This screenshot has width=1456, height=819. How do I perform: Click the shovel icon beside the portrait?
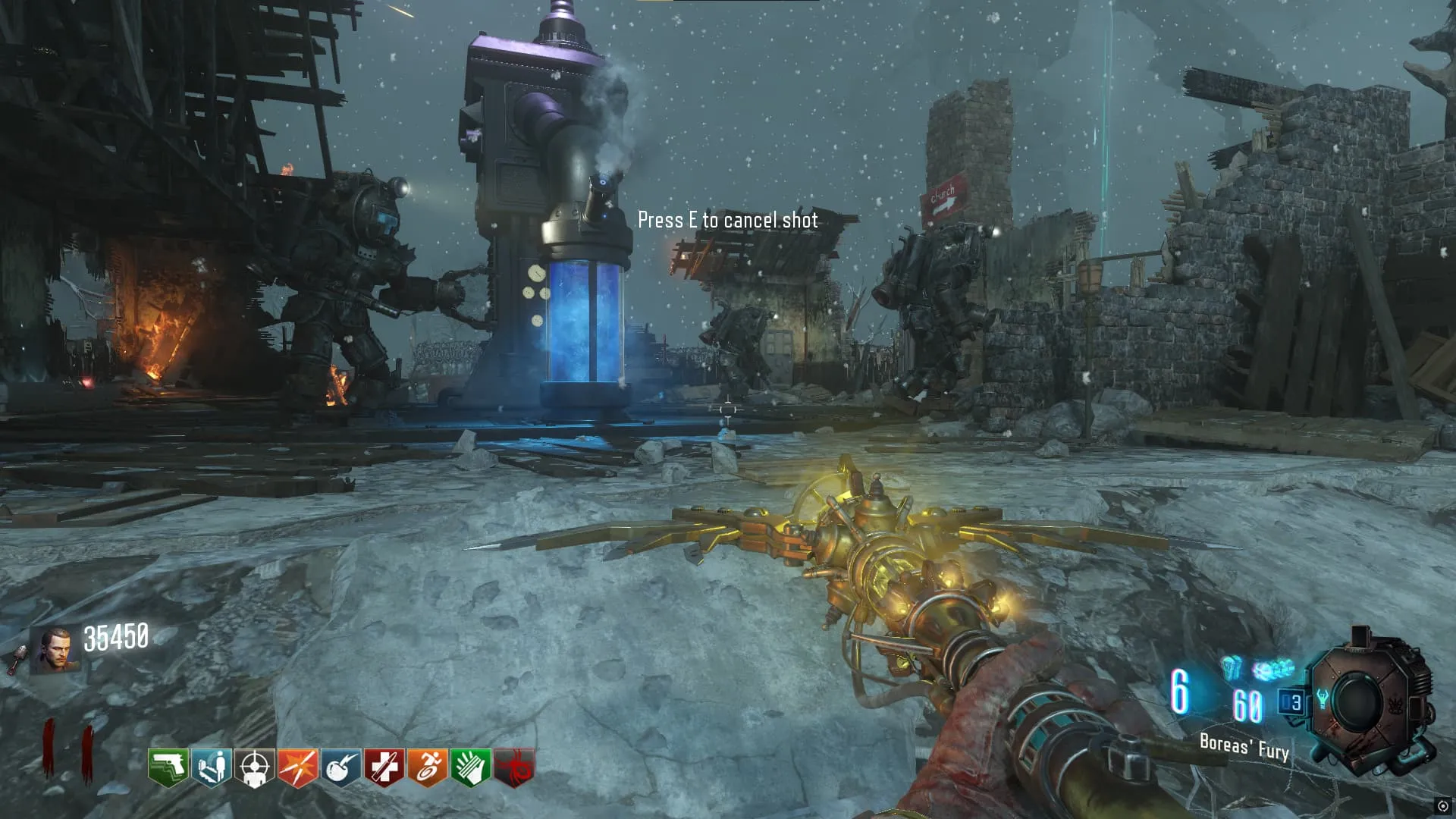[x=17, y=658]
